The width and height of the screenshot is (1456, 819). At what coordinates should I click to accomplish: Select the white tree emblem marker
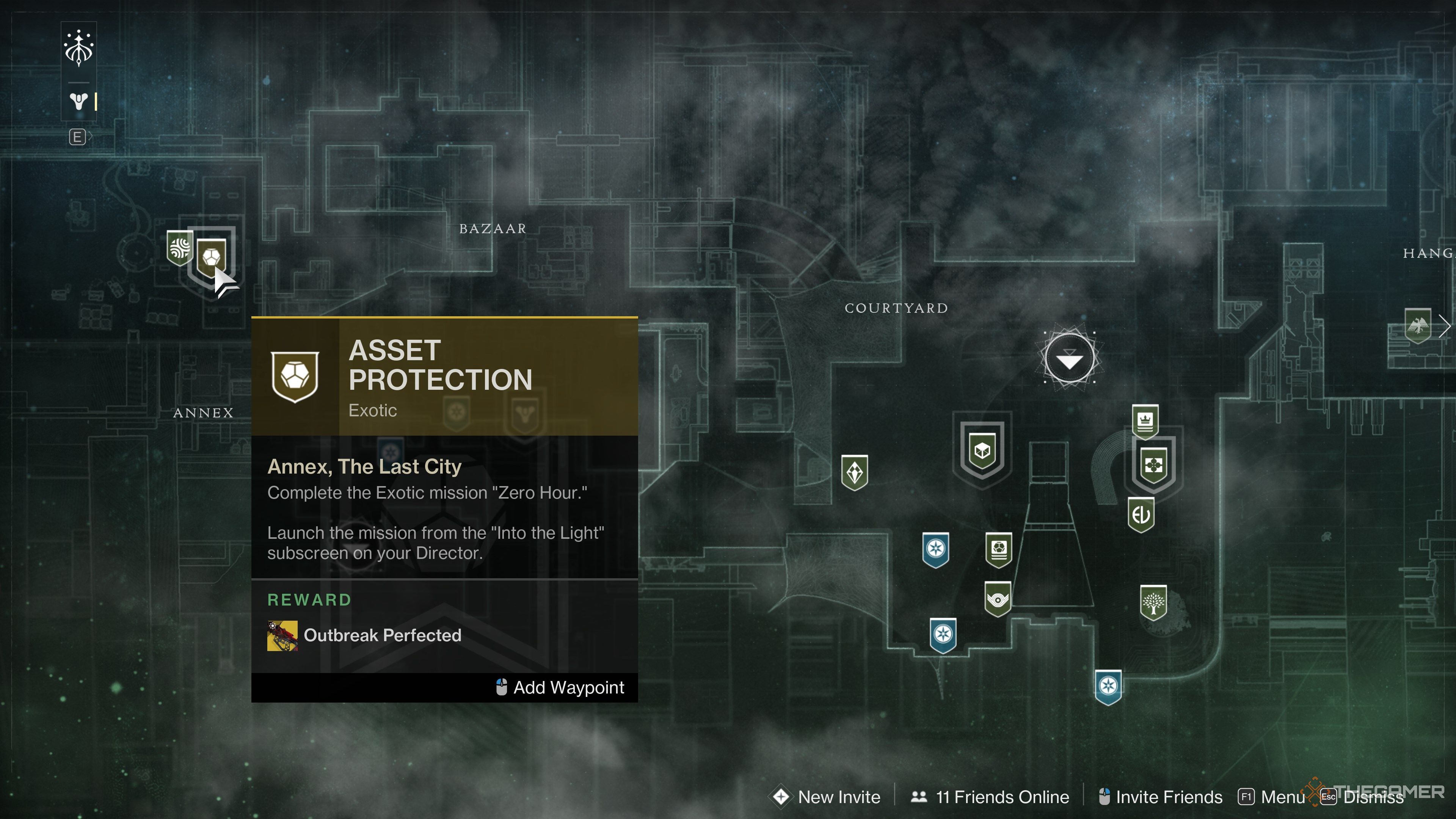1153,603
